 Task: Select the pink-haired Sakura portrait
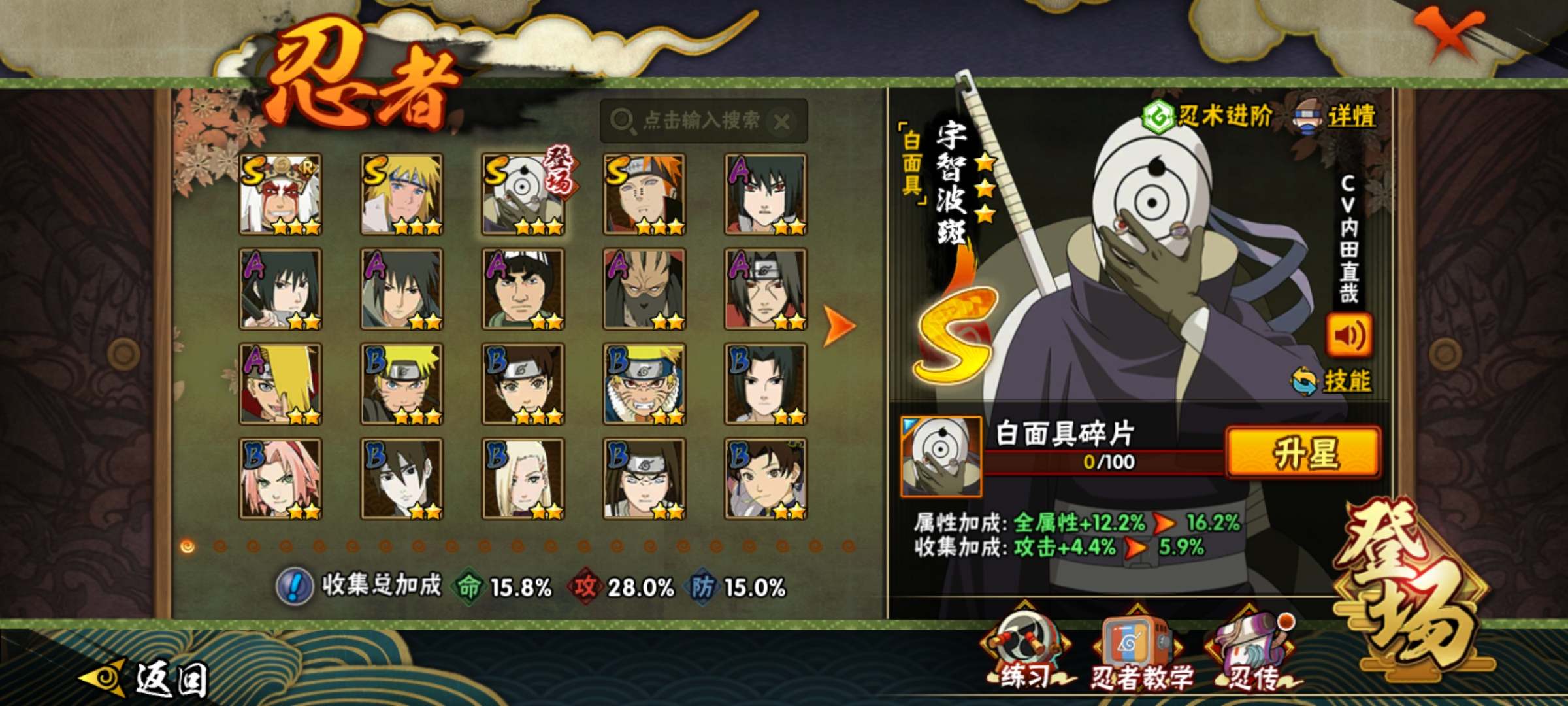280,479
